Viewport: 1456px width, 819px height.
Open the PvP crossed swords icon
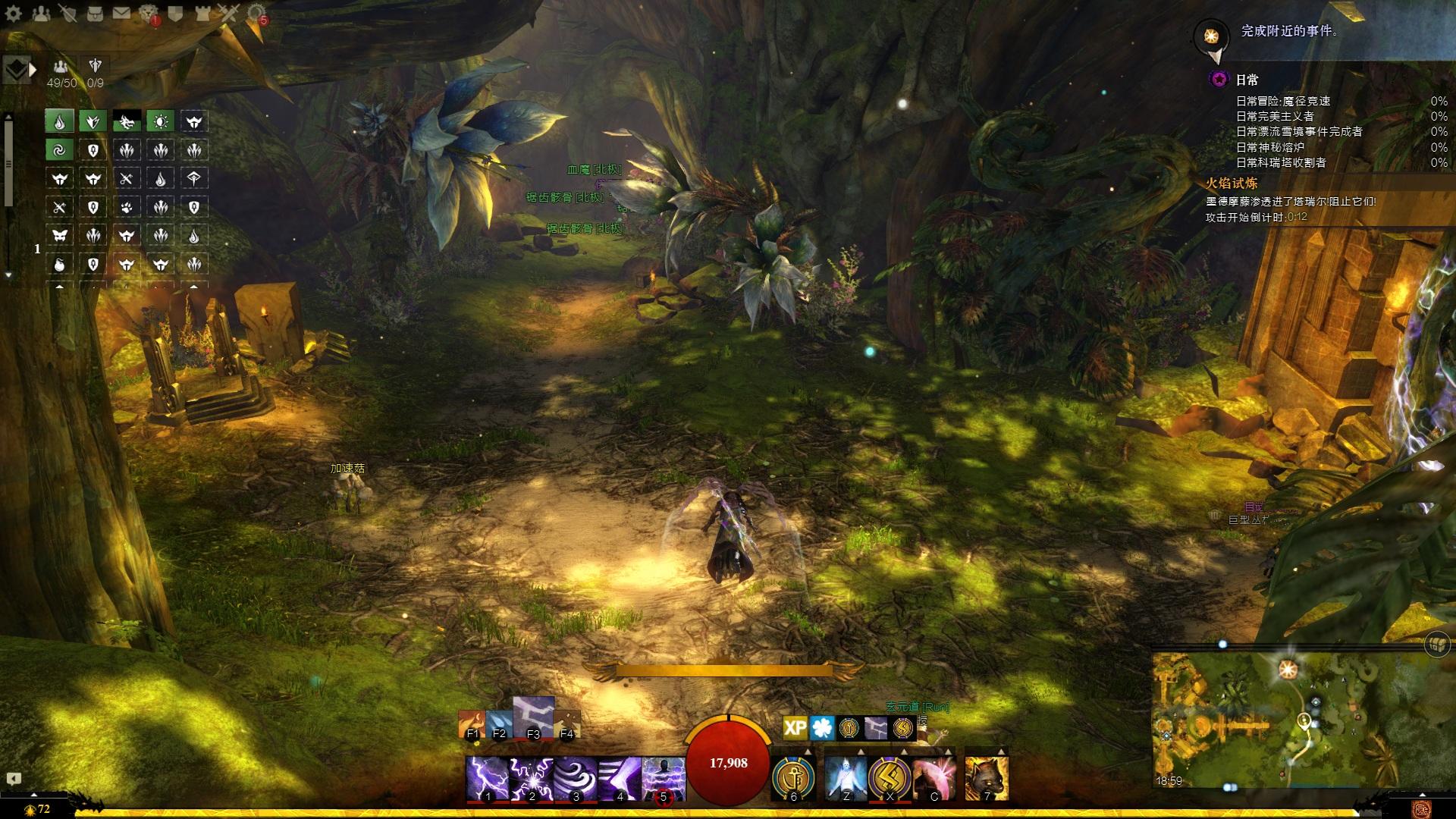coord(228,13)
